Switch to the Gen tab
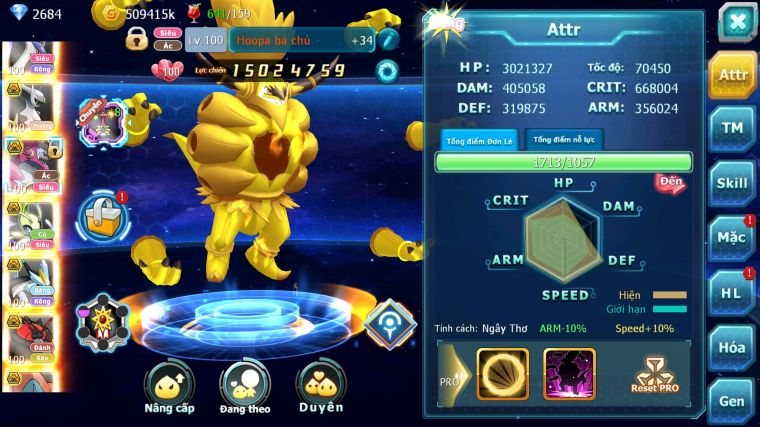 pyautogui.click(x=732, y=400)
